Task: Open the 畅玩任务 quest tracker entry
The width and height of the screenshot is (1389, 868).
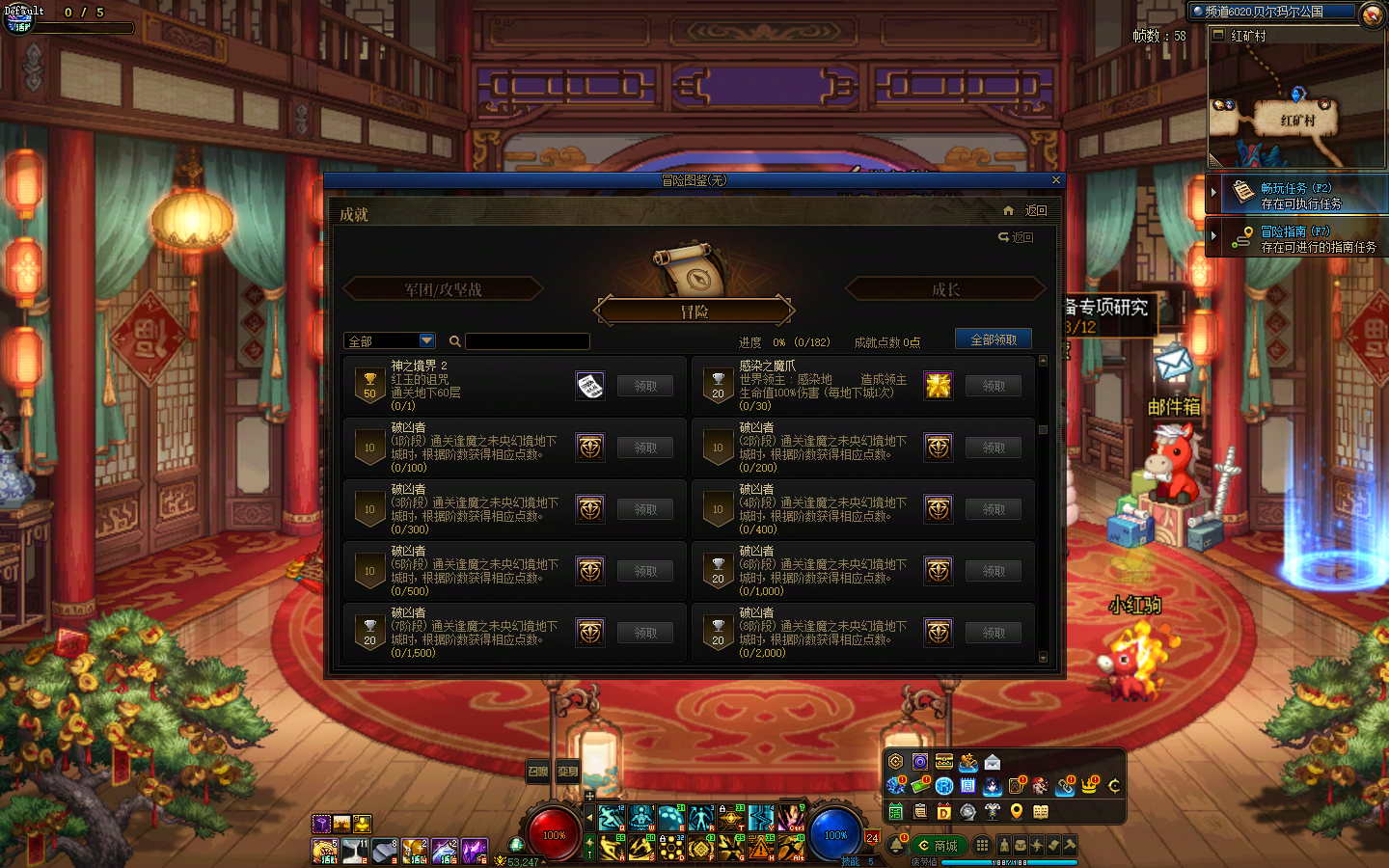Action: point(1298,195)
